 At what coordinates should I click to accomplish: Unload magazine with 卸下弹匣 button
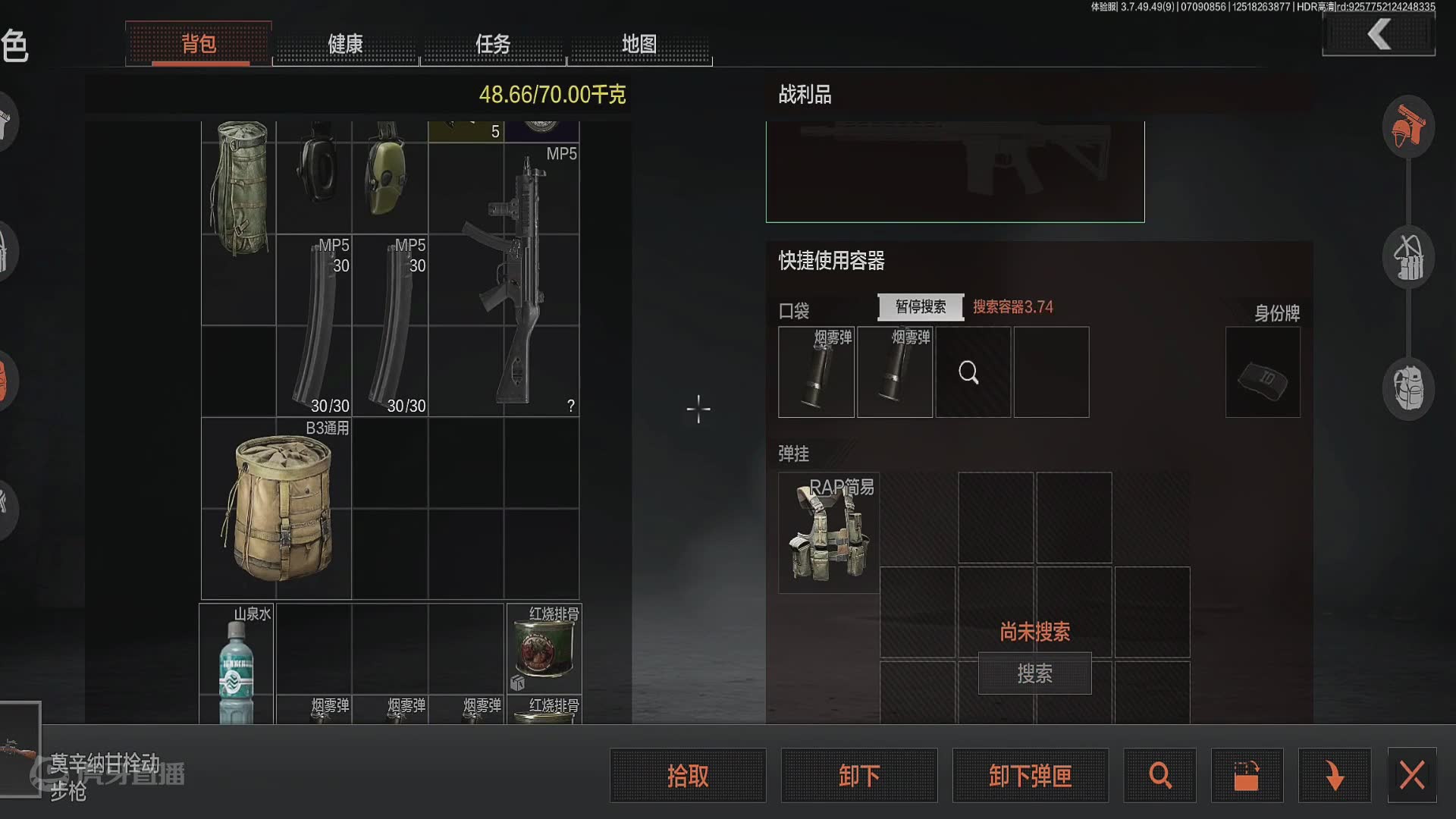(1030, 776)
